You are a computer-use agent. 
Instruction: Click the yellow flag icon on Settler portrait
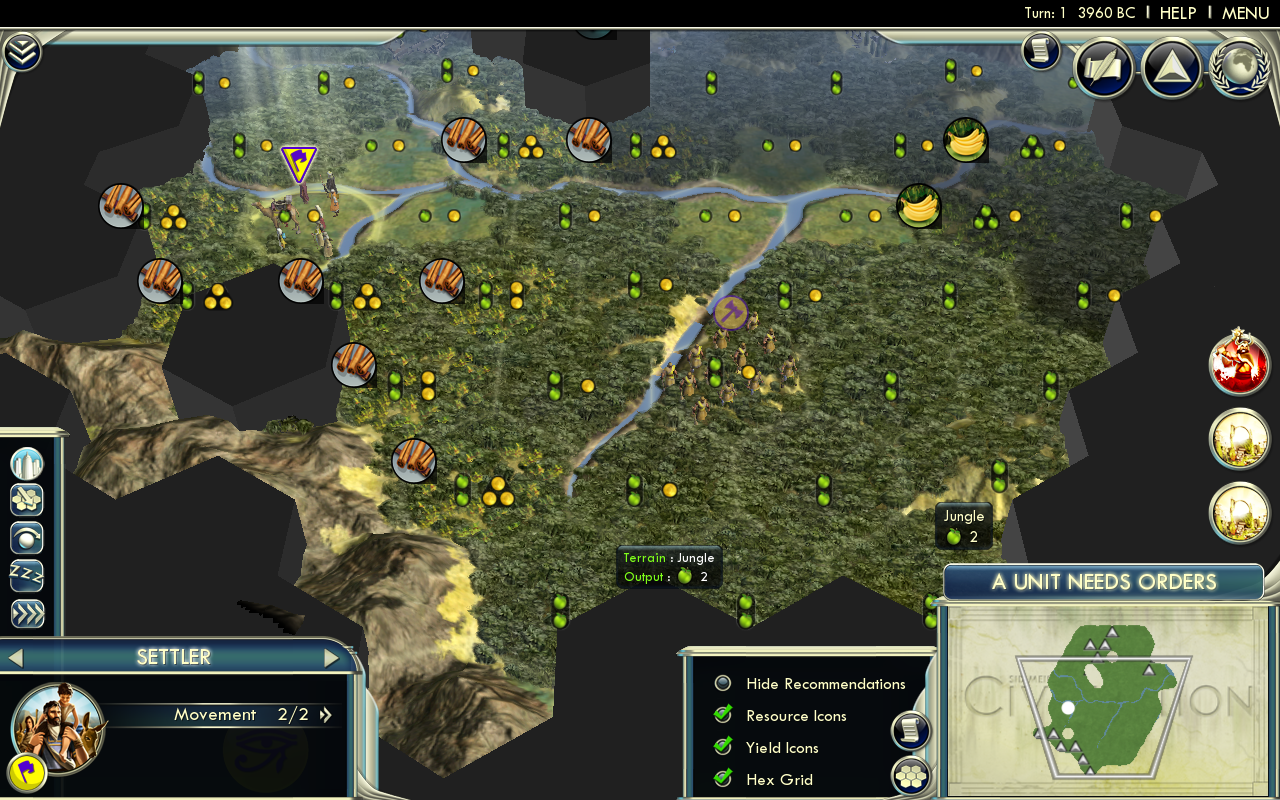pos(26,774)
